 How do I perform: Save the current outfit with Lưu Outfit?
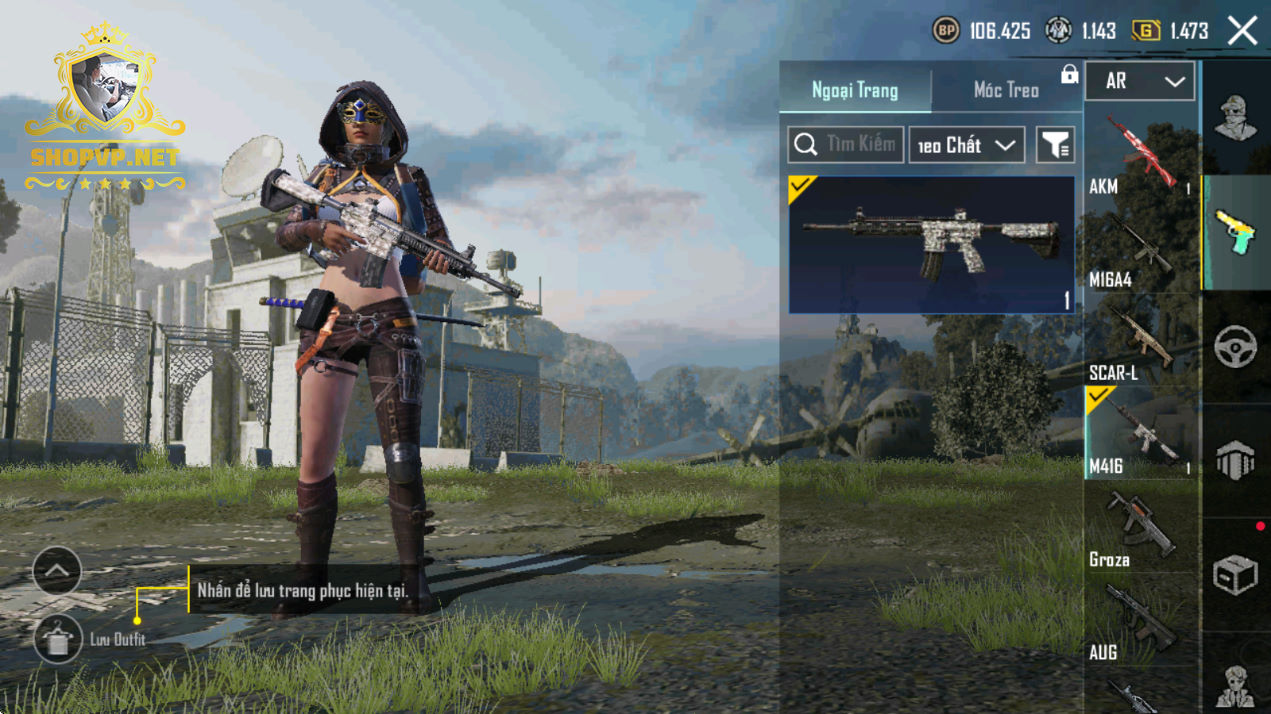(58, 639)
